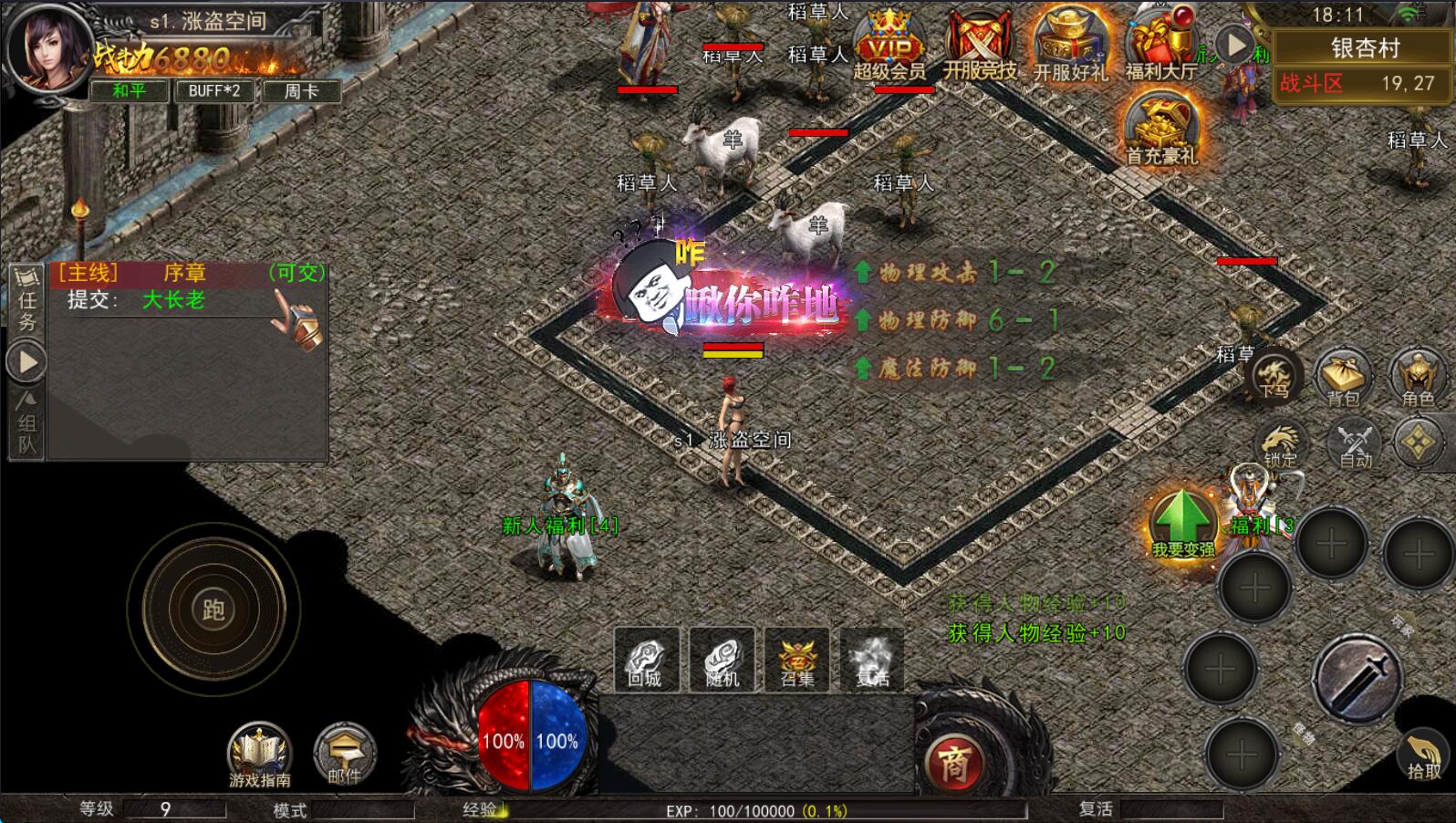Open the 商 shop button
Viewport: 1456px width, 823px height.
pos(953,765)
